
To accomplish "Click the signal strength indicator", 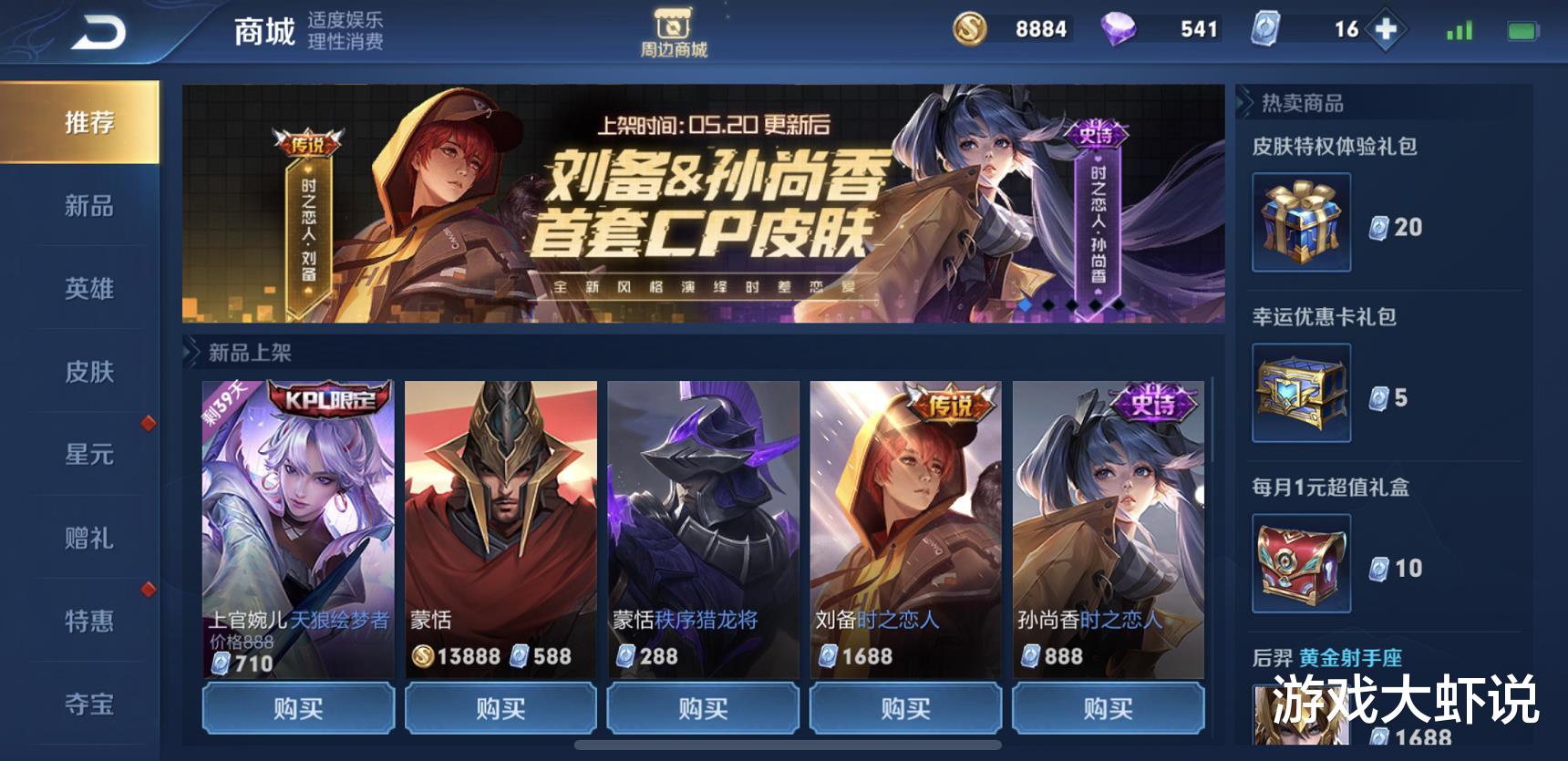I will [x=1459, y=28].
